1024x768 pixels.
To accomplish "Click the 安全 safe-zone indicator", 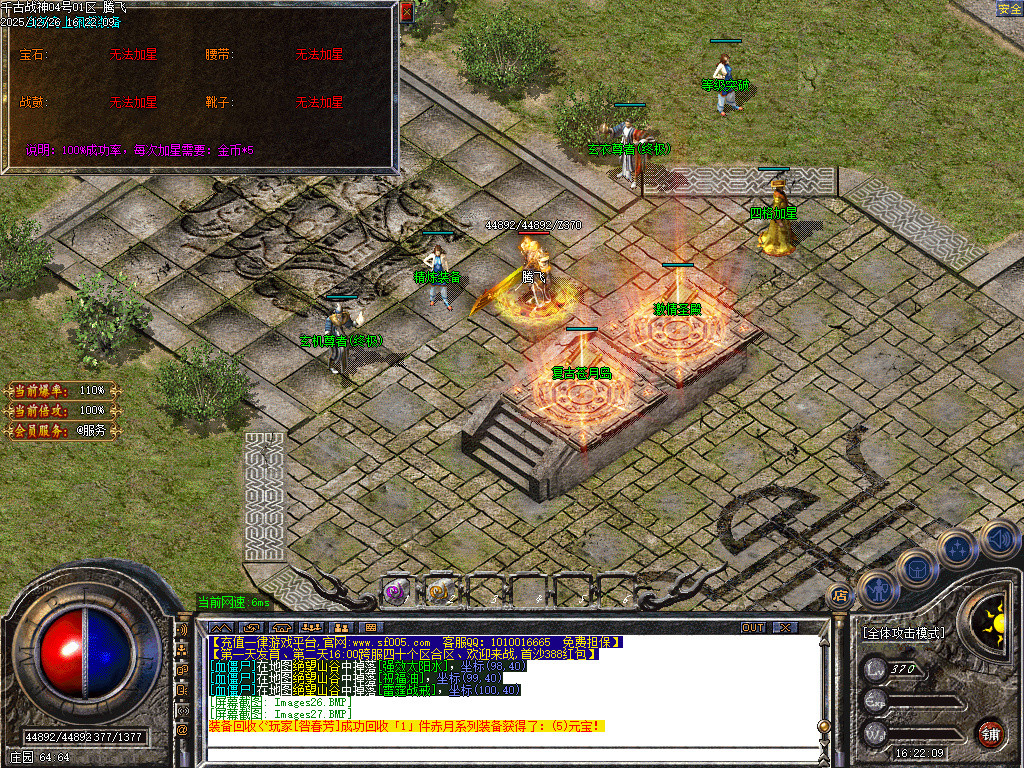I will tap(1009, 9).
